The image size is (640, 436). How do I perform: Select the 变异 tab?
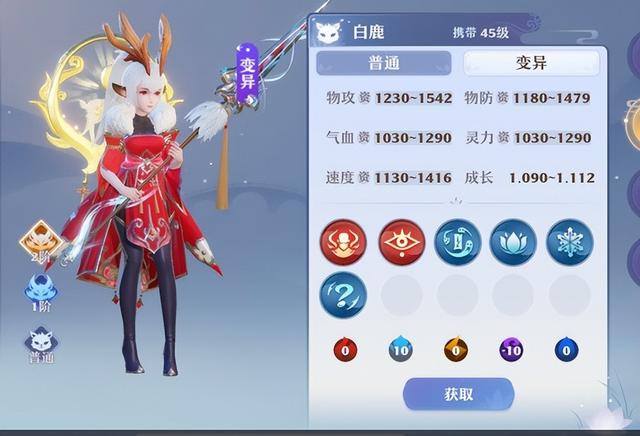531,62
